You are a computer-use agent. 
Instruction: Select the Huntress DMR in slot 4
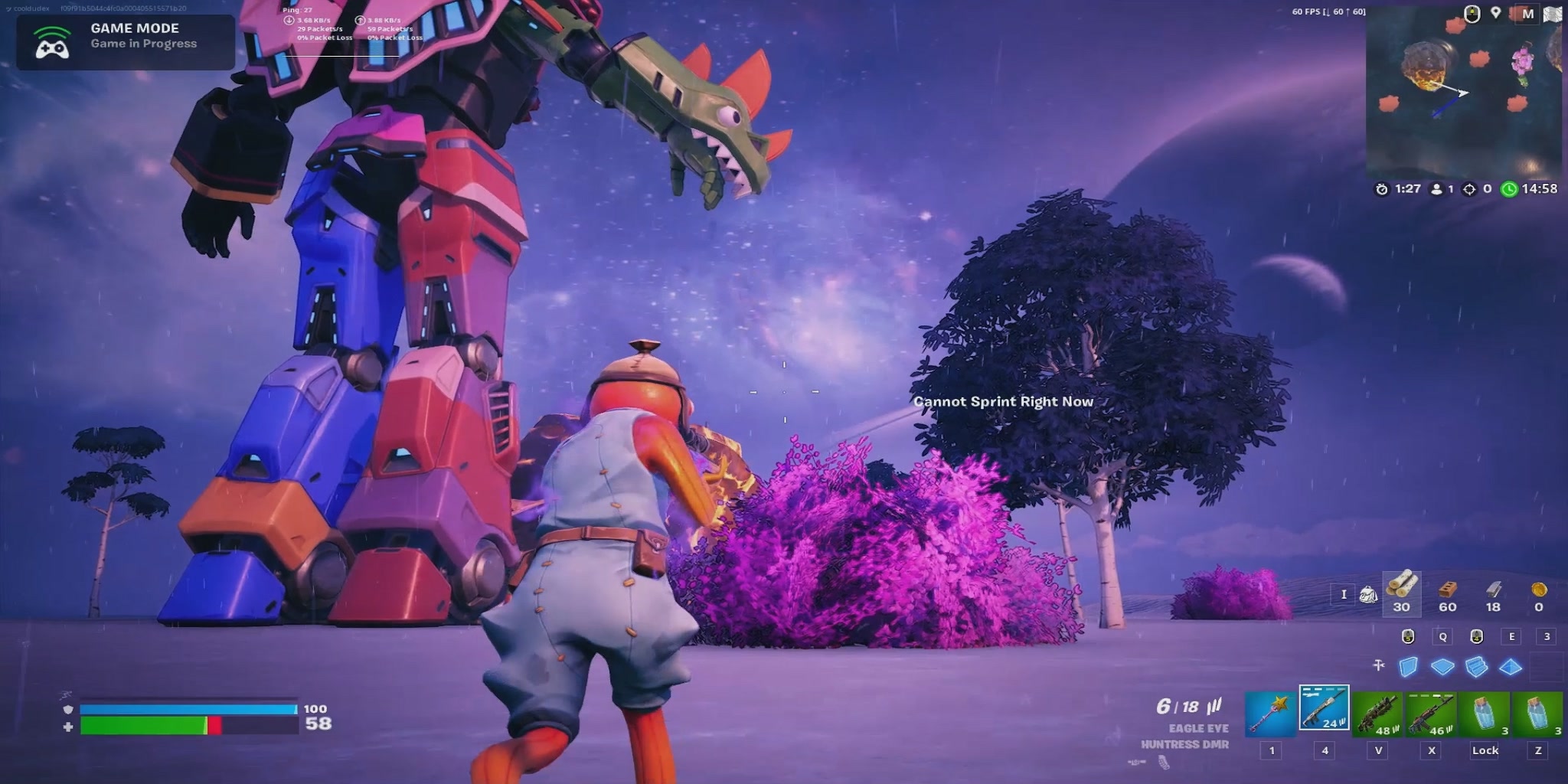(1324, 712)
